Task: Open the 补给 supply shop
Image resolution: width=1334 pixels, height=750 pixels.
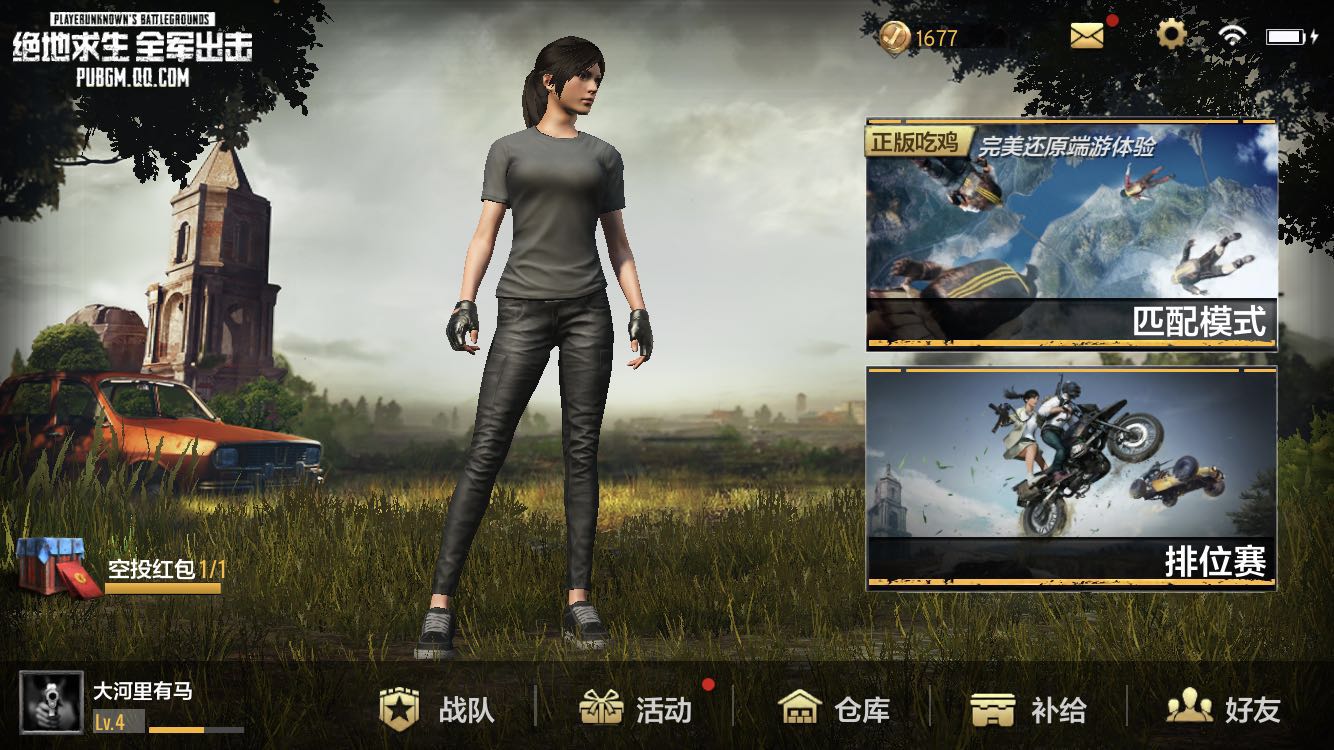Action: pos(1029,710)
